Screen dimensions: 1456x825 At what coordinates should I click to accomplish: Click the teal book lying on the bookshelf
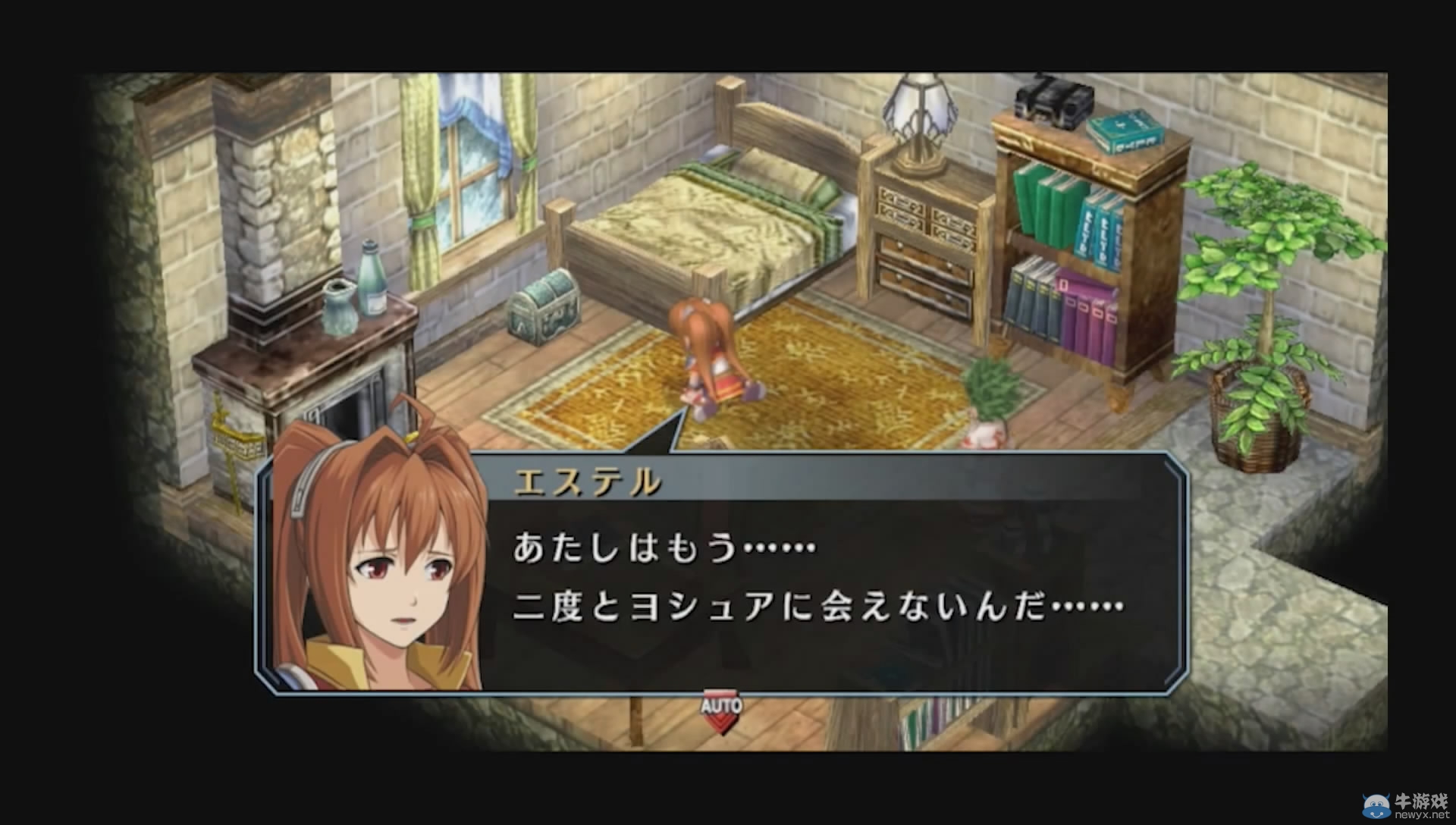pyautogui.click(x=1122, y=133)
